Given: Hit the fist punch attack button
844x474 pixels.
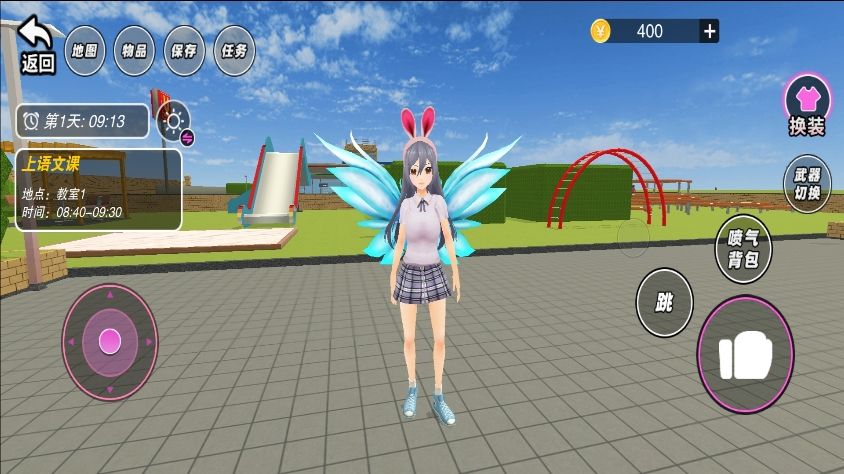Looking at the screenshot, I should click(745, 355).
